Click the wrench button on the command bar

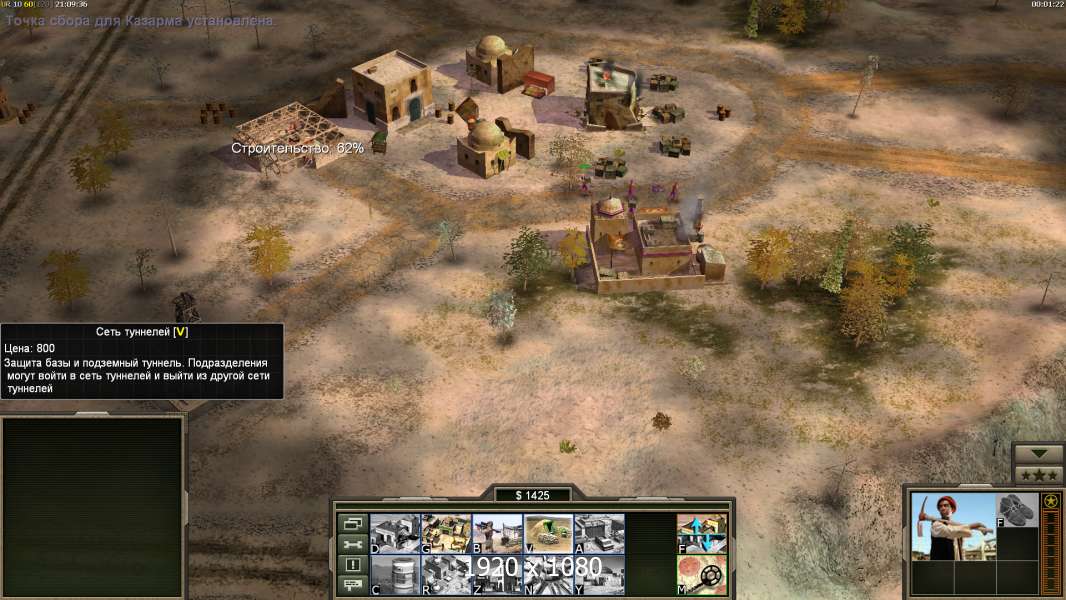pyautogui.click(x=351, y=544)
